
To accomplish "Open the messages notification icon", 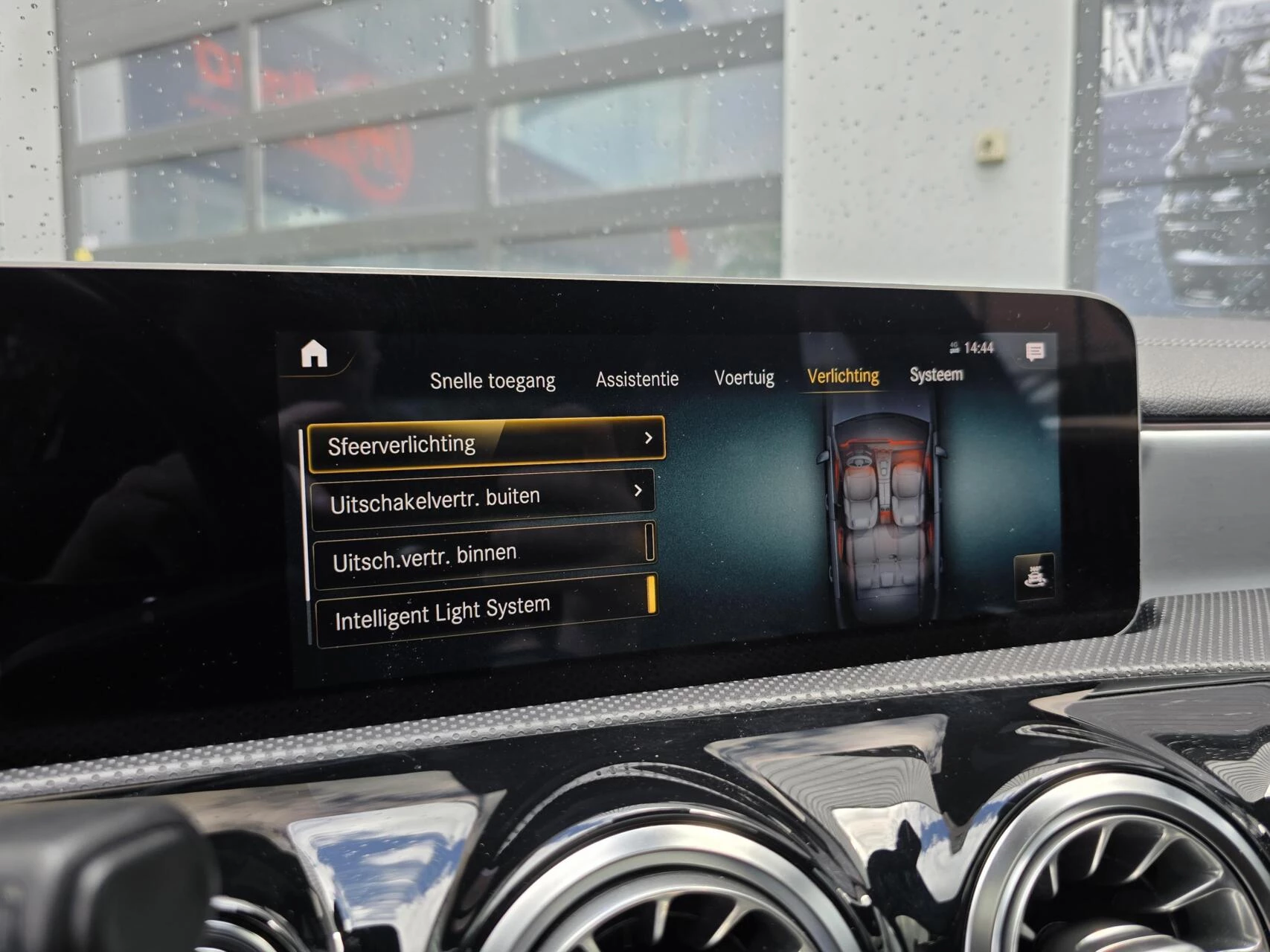I will click(1034, 352).
